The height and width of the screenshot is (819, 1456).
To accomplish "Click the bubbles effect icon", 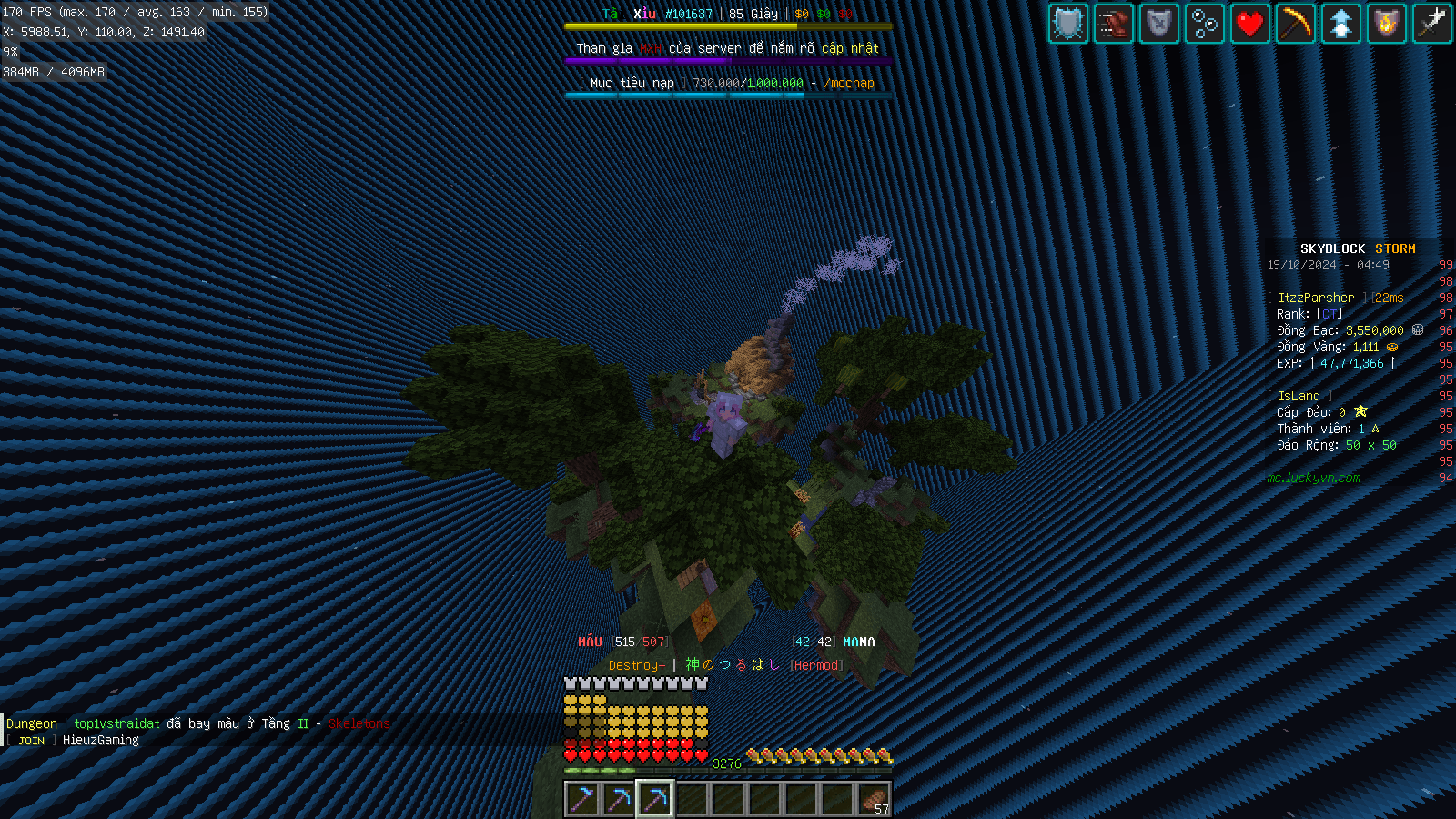I will pyautogui.click(x=1204, y=25).
